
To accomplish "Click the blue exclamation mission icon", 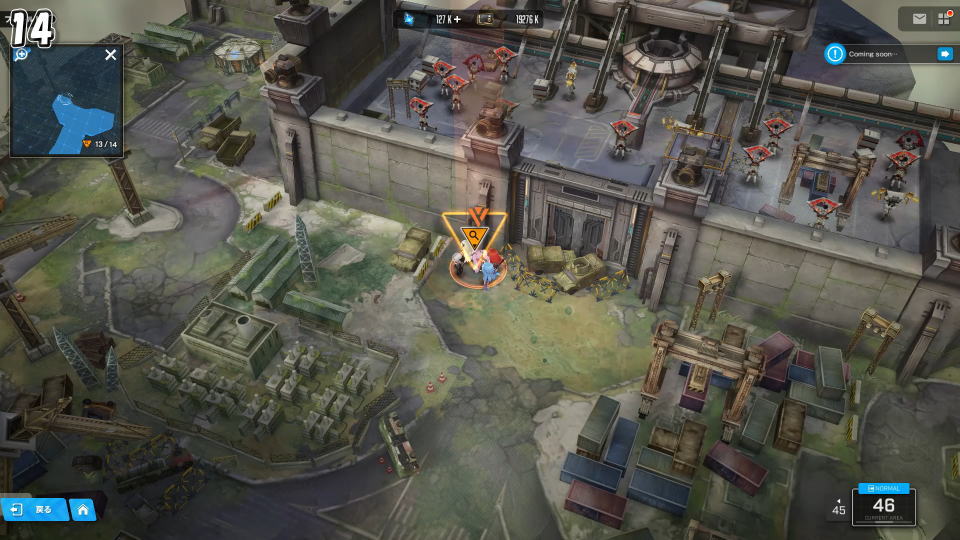I will pyautogui.click(x=835, y=54).
